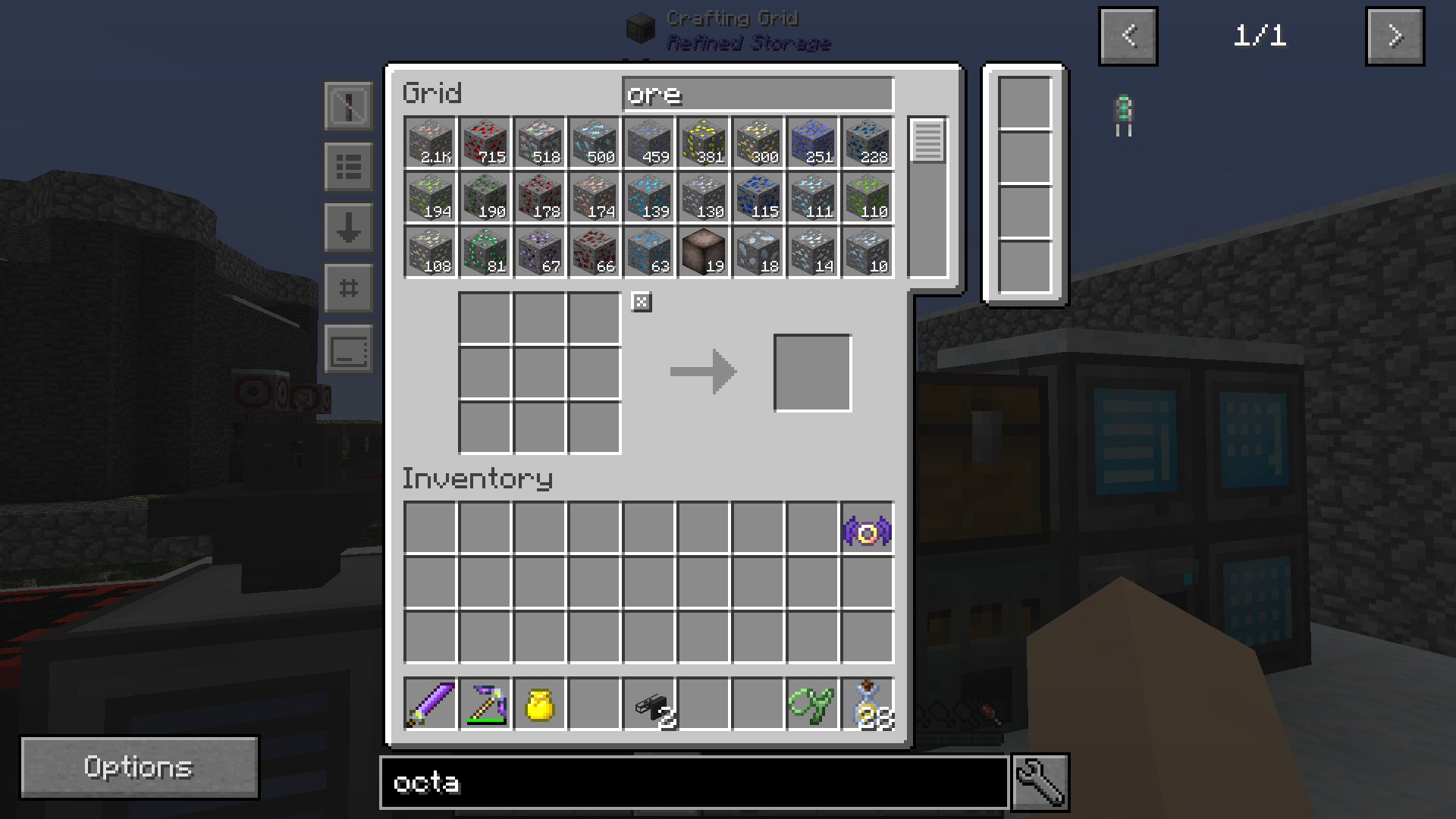Open the wrench config button
This screenshot has height=819, width=1456.
coord(1040,783)
